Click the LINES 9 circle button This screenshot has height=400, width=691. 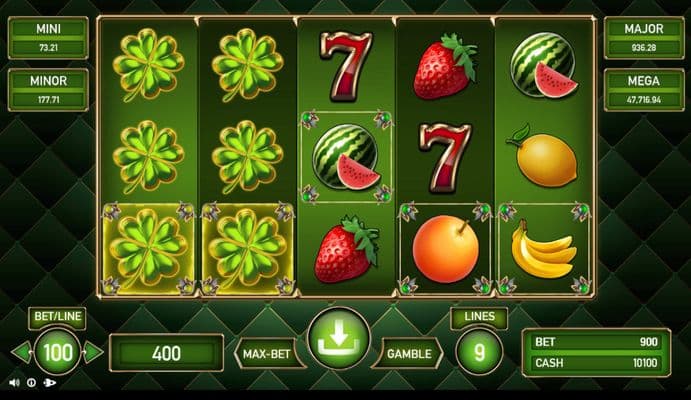tap(478, 352)
